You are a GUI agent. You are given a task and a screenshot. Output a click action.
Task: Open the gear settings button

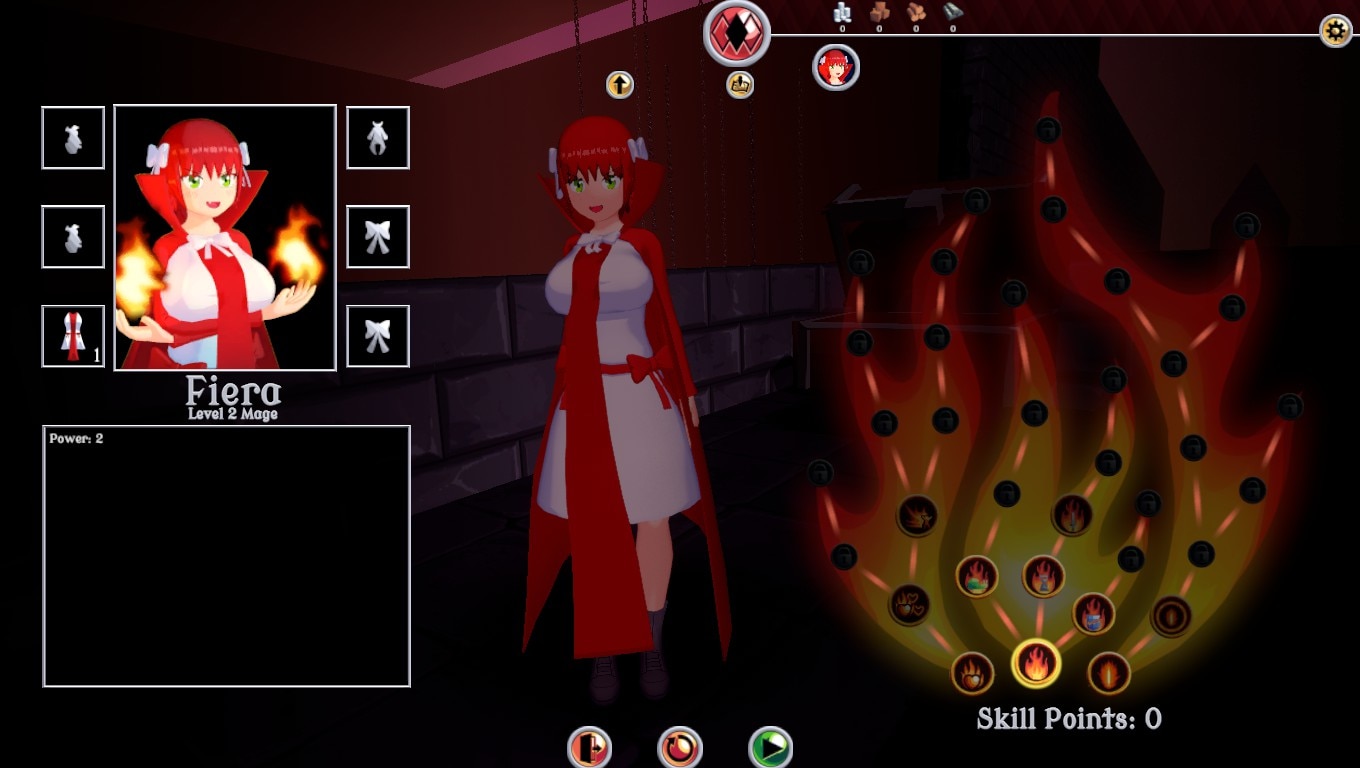(x=1335, y=31)
